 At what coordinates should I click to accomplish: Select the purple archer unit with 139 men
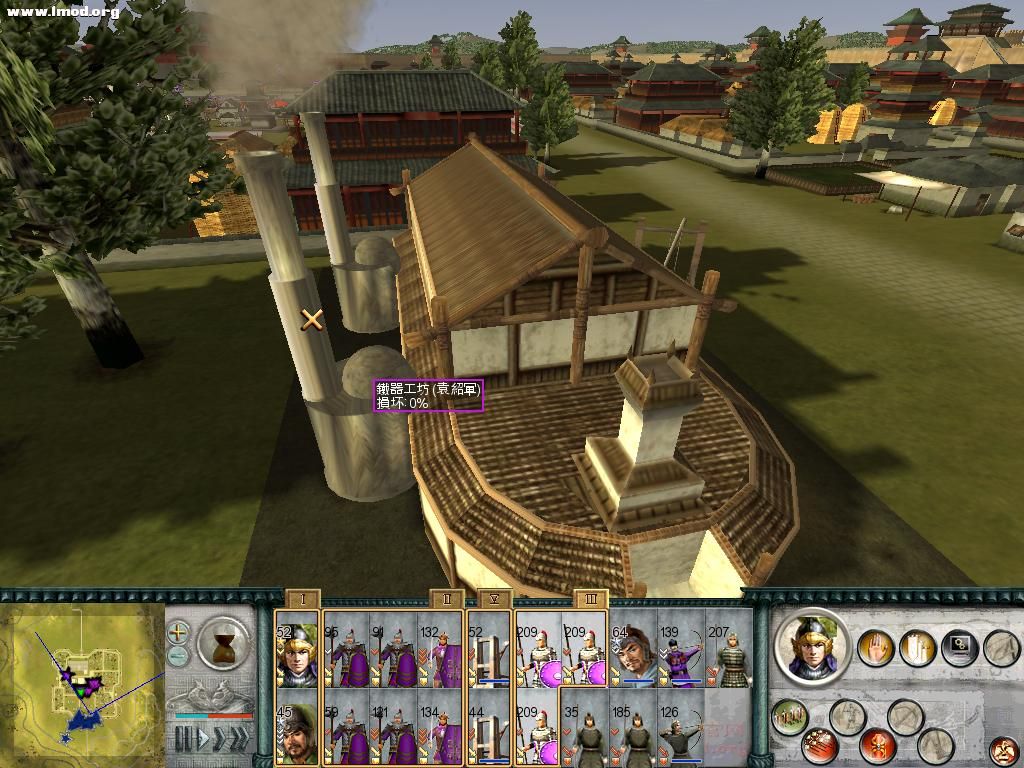pyautogui.click(x=681, y=653)
